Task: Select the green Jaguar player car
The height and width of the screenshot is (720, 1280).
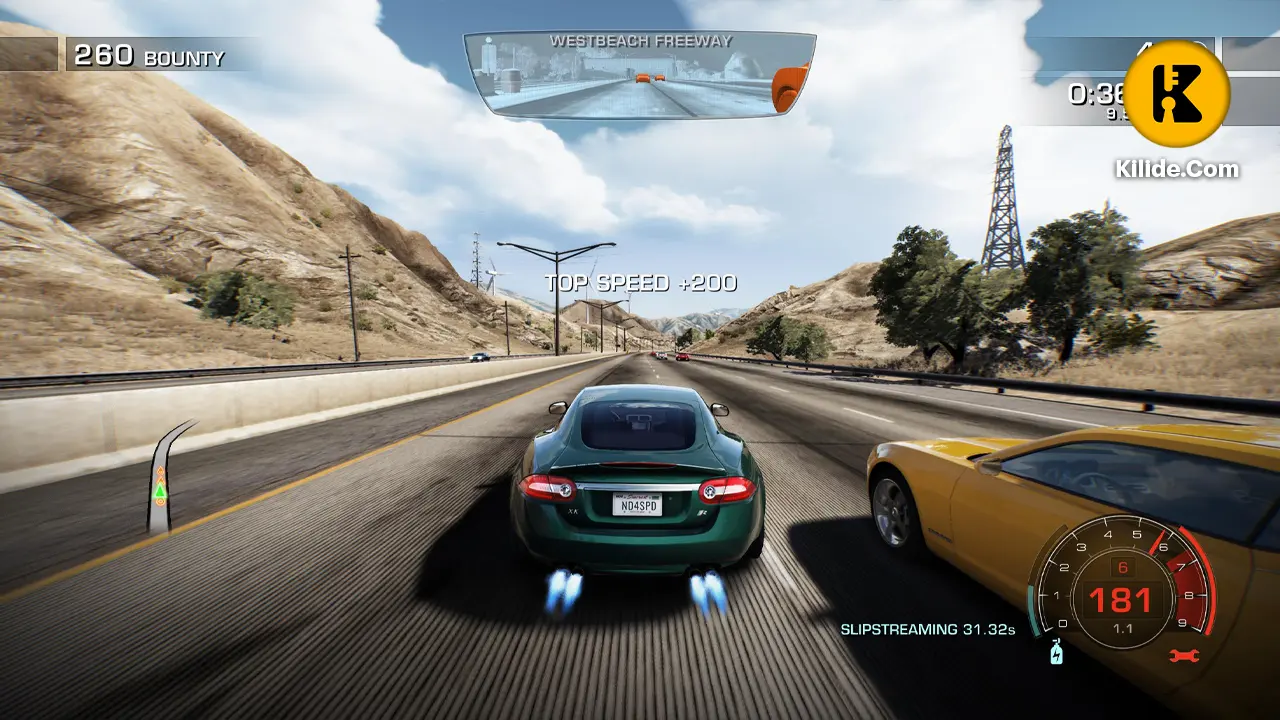Action: pos(635,470)
